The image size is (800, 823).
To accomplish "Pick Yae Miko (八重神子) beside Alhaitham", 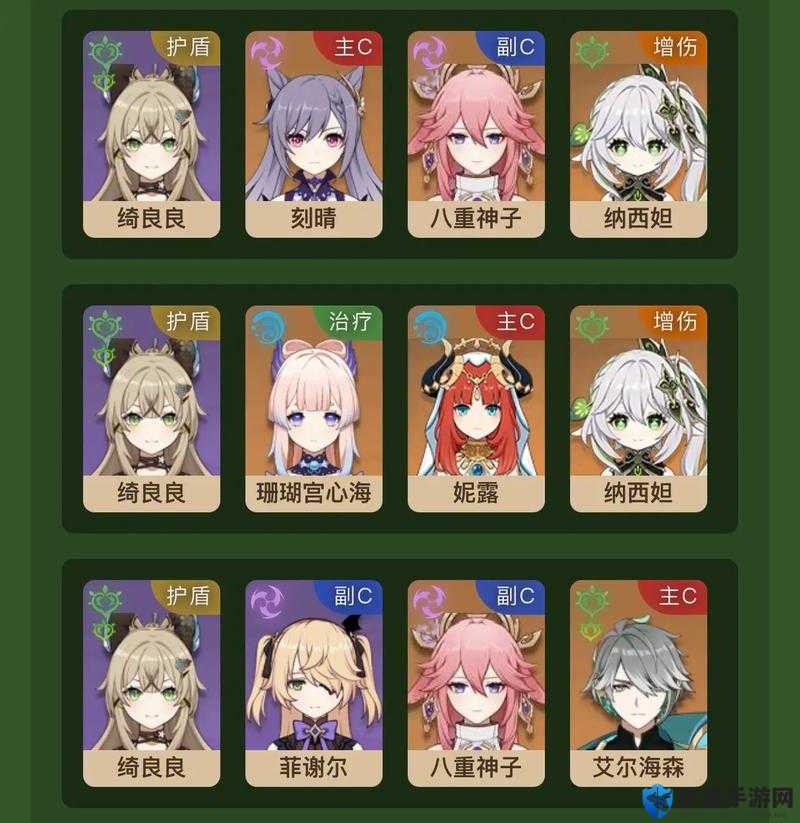I will pyautogui.click(x=476, y=683).
